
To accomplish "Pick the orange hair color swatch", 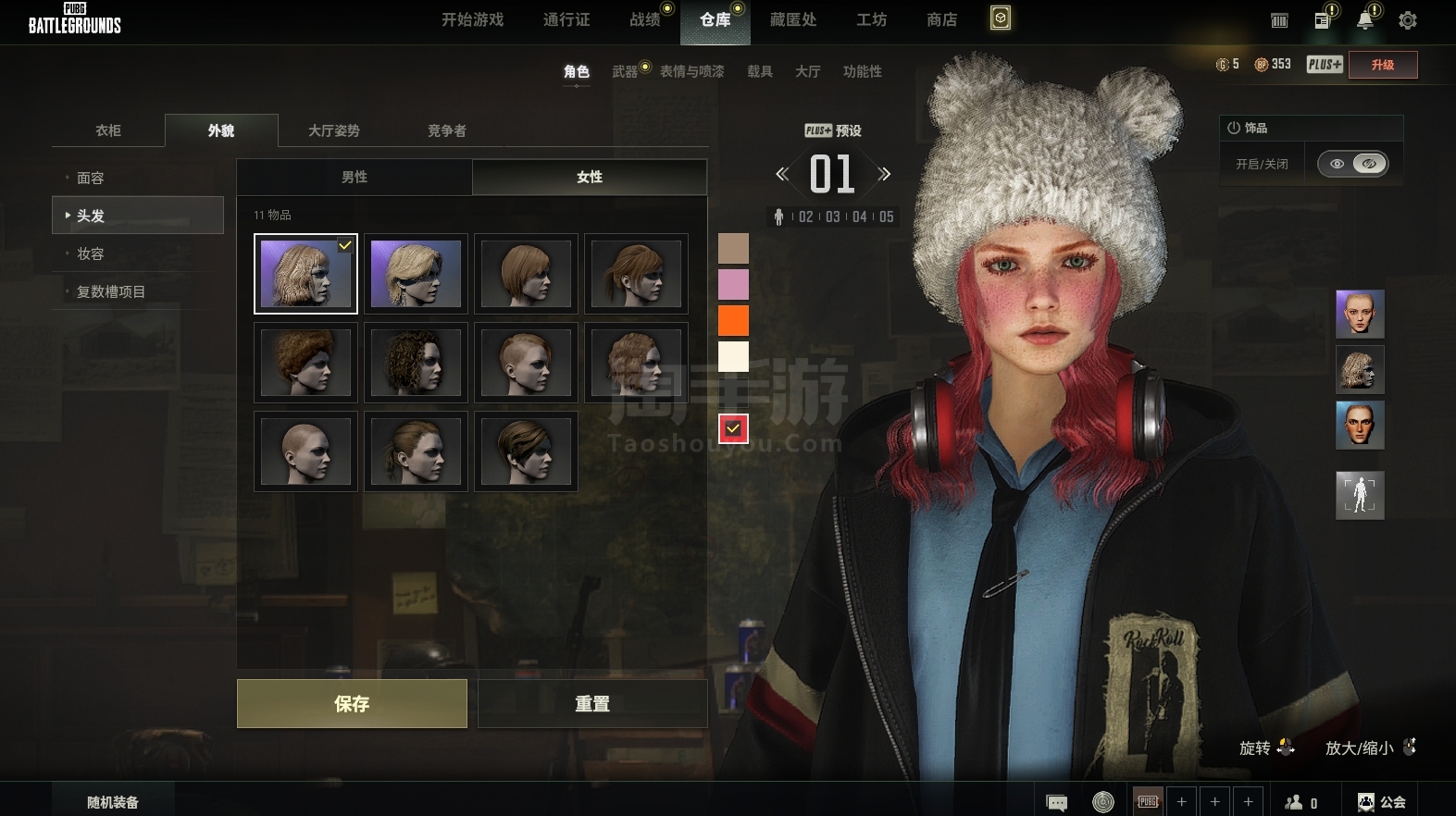I will (733, 320).
